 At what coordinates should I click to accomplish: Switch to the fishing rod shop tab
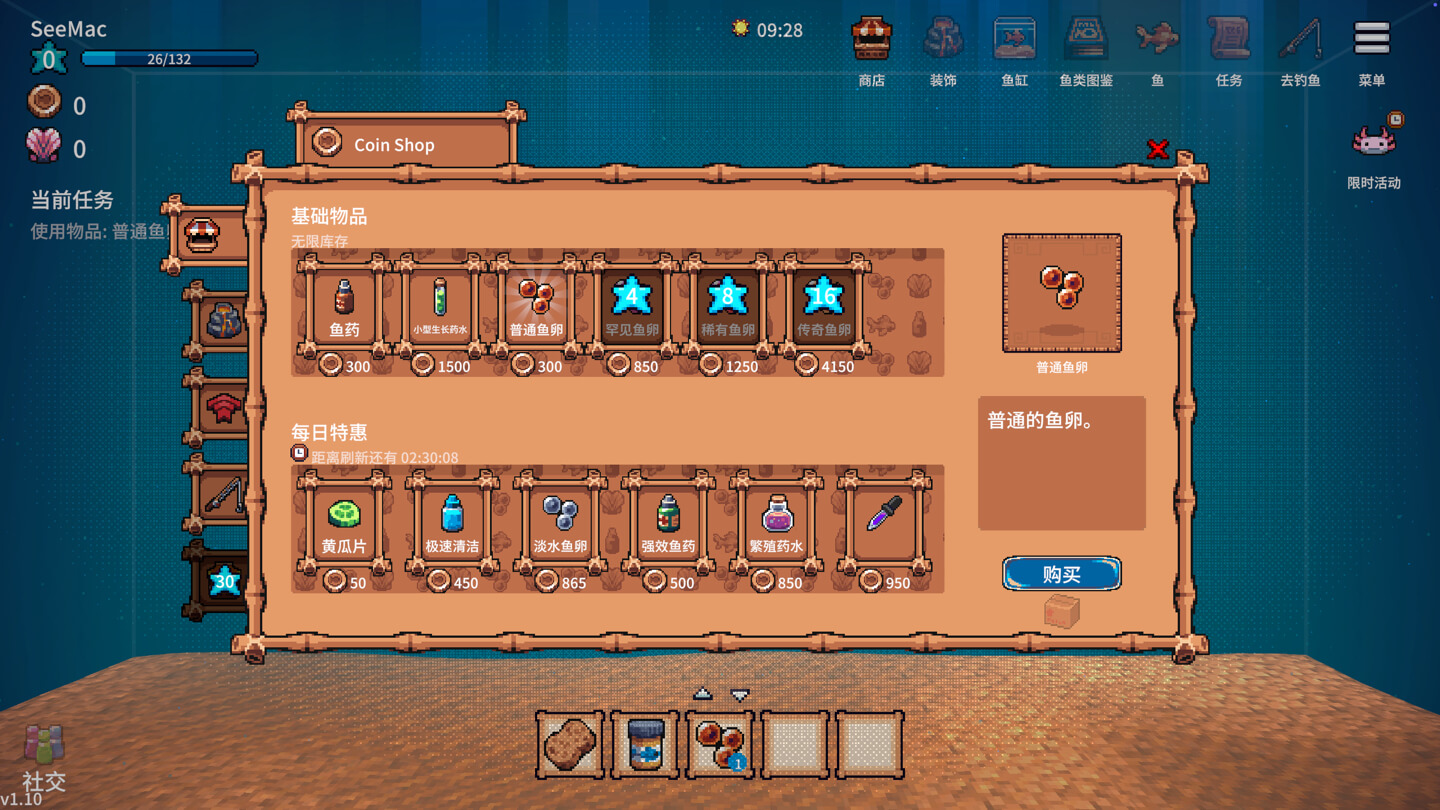tap(222, 495)
